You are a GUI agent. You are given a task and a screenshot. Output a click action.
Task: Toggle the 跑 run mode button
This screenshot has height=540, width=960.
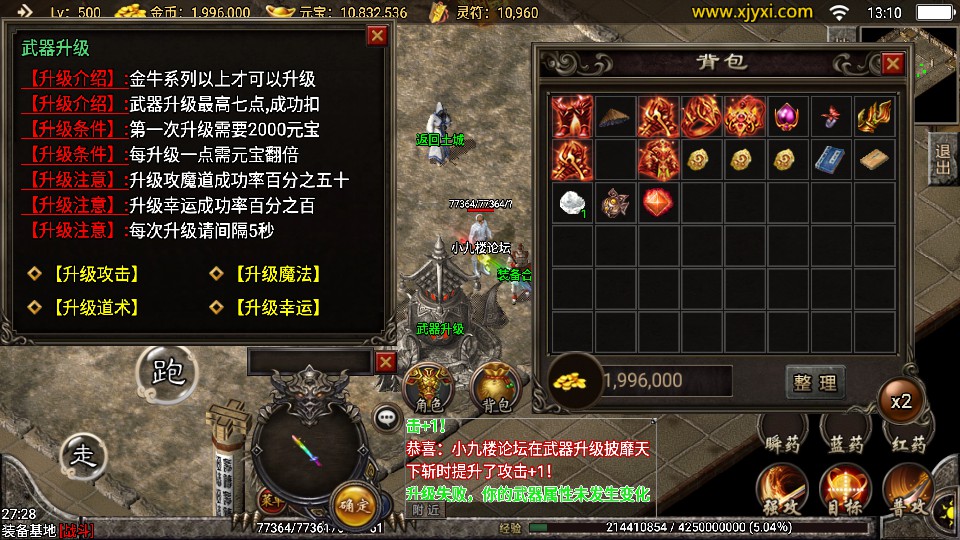pos(167,374)
